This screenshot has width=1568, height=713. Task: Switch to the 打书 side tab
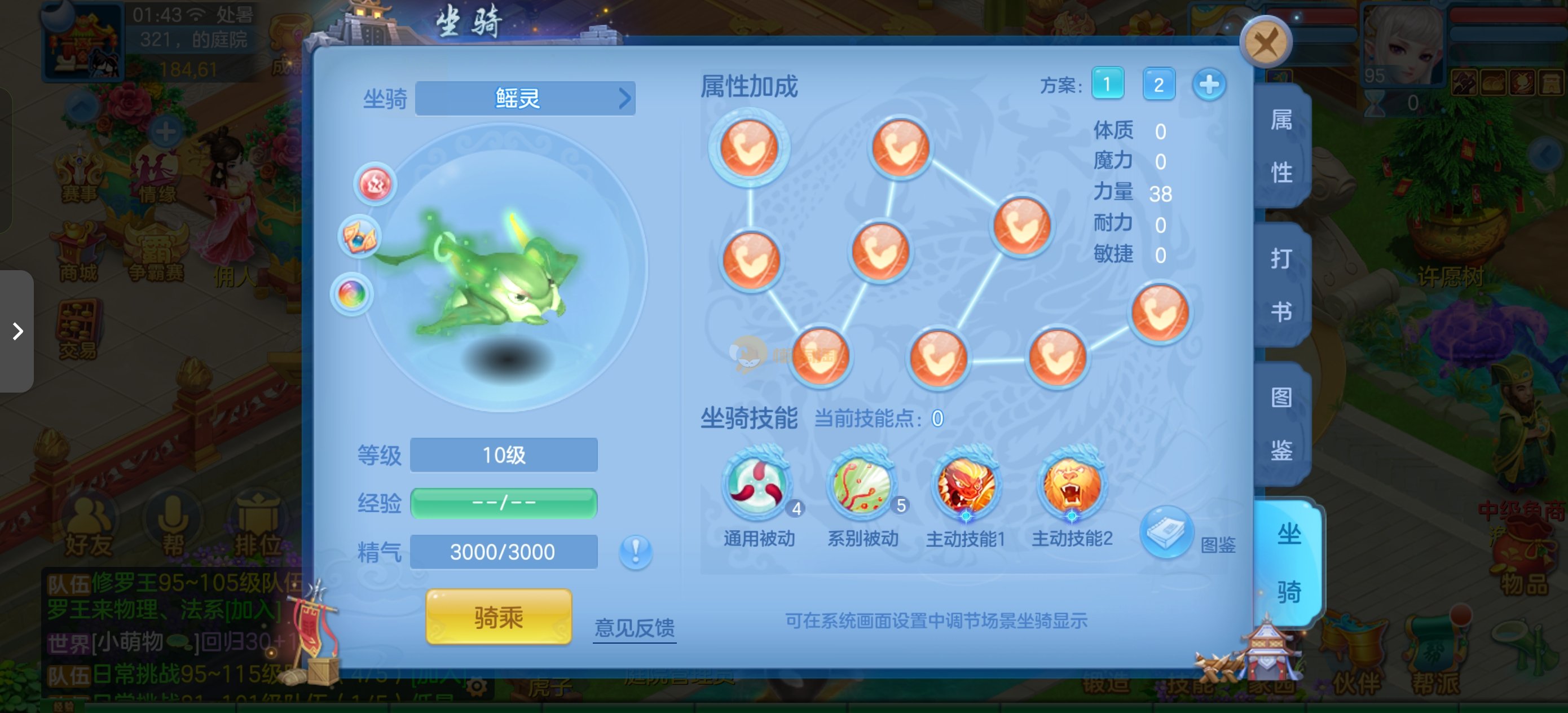[x=1281, y=285]
